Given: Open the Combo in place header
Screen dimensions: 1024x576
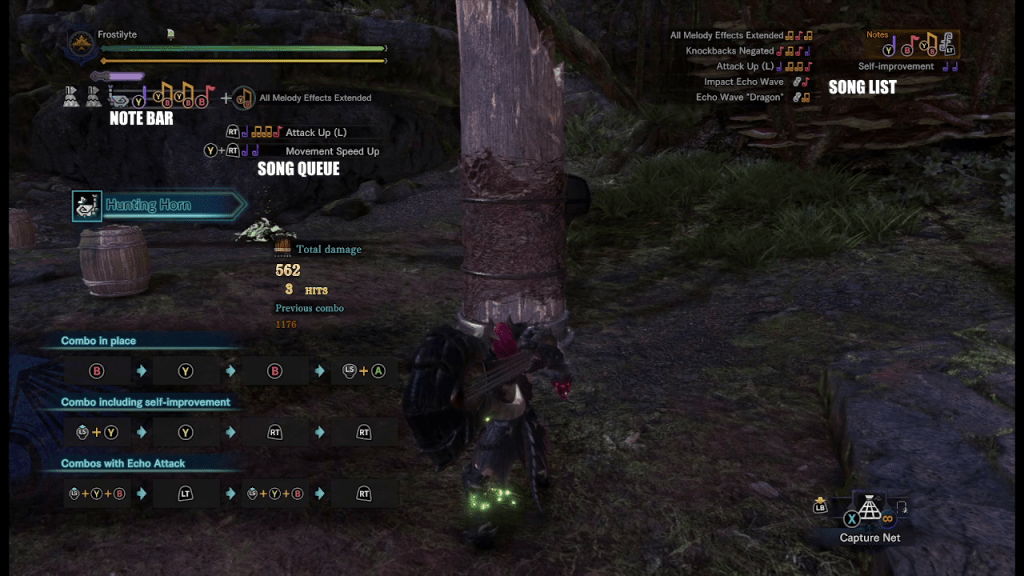Looking at the screenshot, I should tap(98, 341).
